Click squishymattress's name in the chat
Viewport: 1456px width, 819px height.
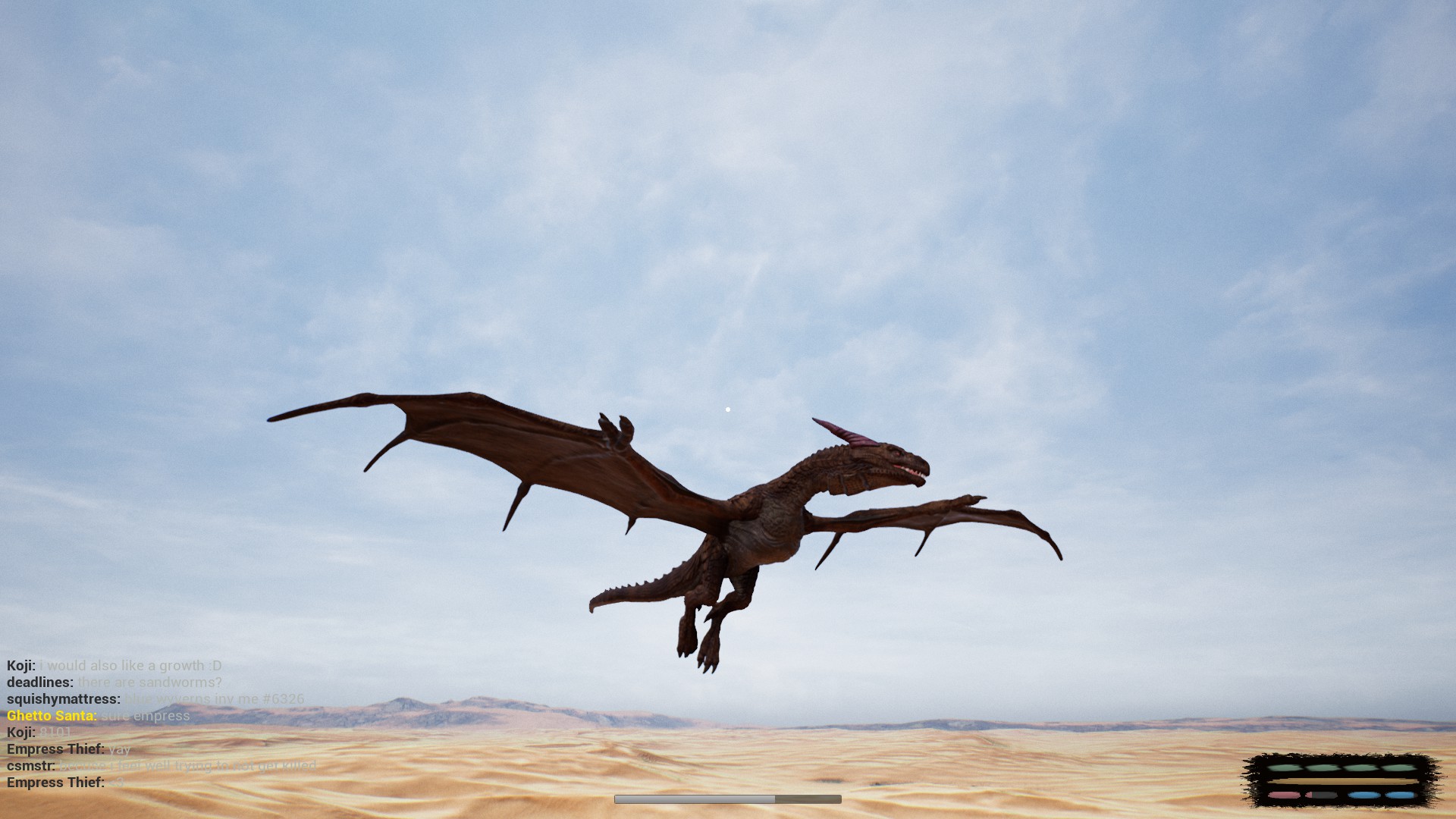pos(64,699)
